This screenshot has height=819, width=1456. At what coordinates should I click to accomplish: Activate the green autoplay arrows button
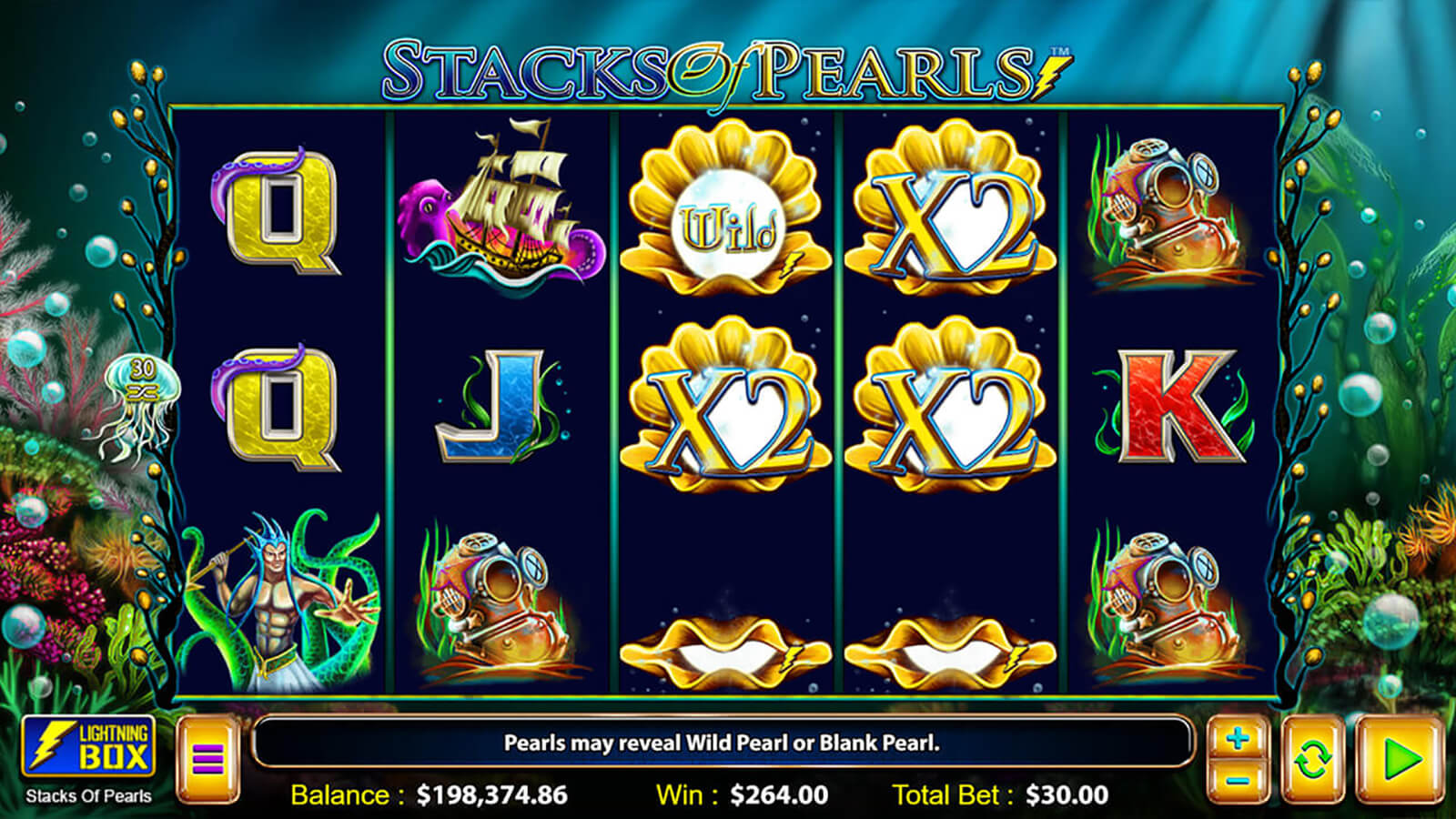coord(1312,758)
